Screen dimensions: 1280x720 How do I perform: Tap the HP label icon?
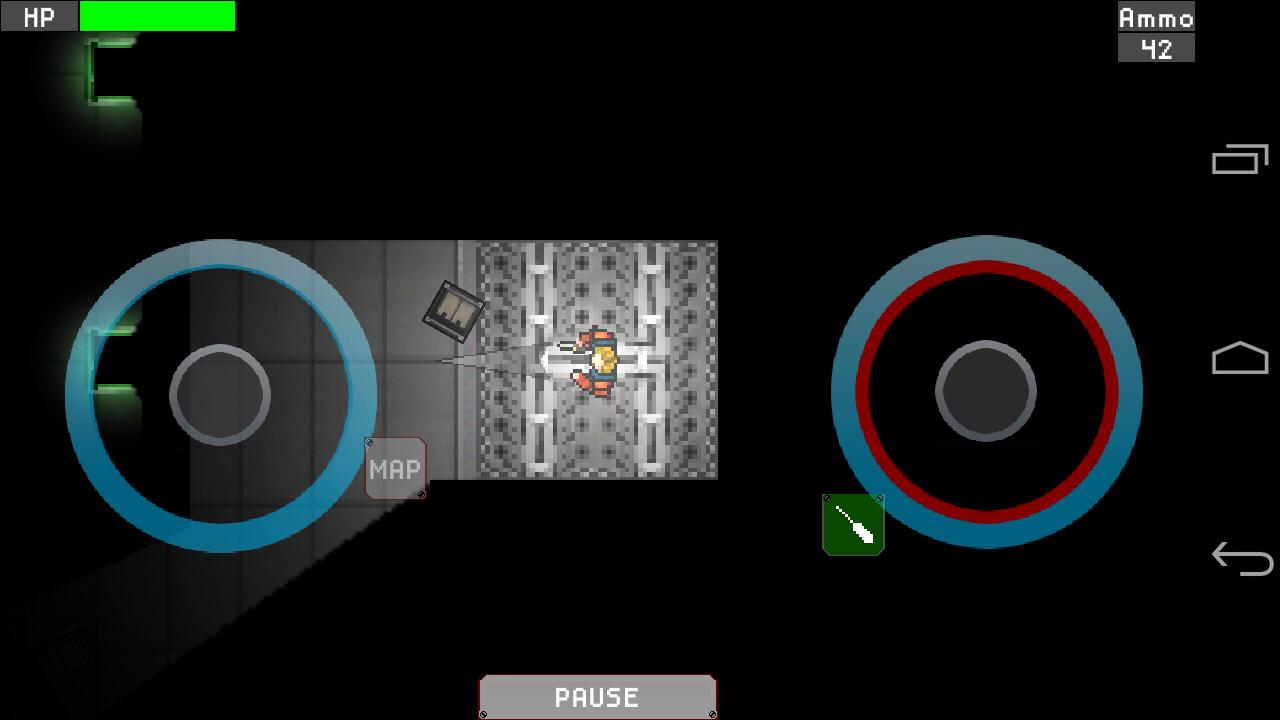pos(38,16)
